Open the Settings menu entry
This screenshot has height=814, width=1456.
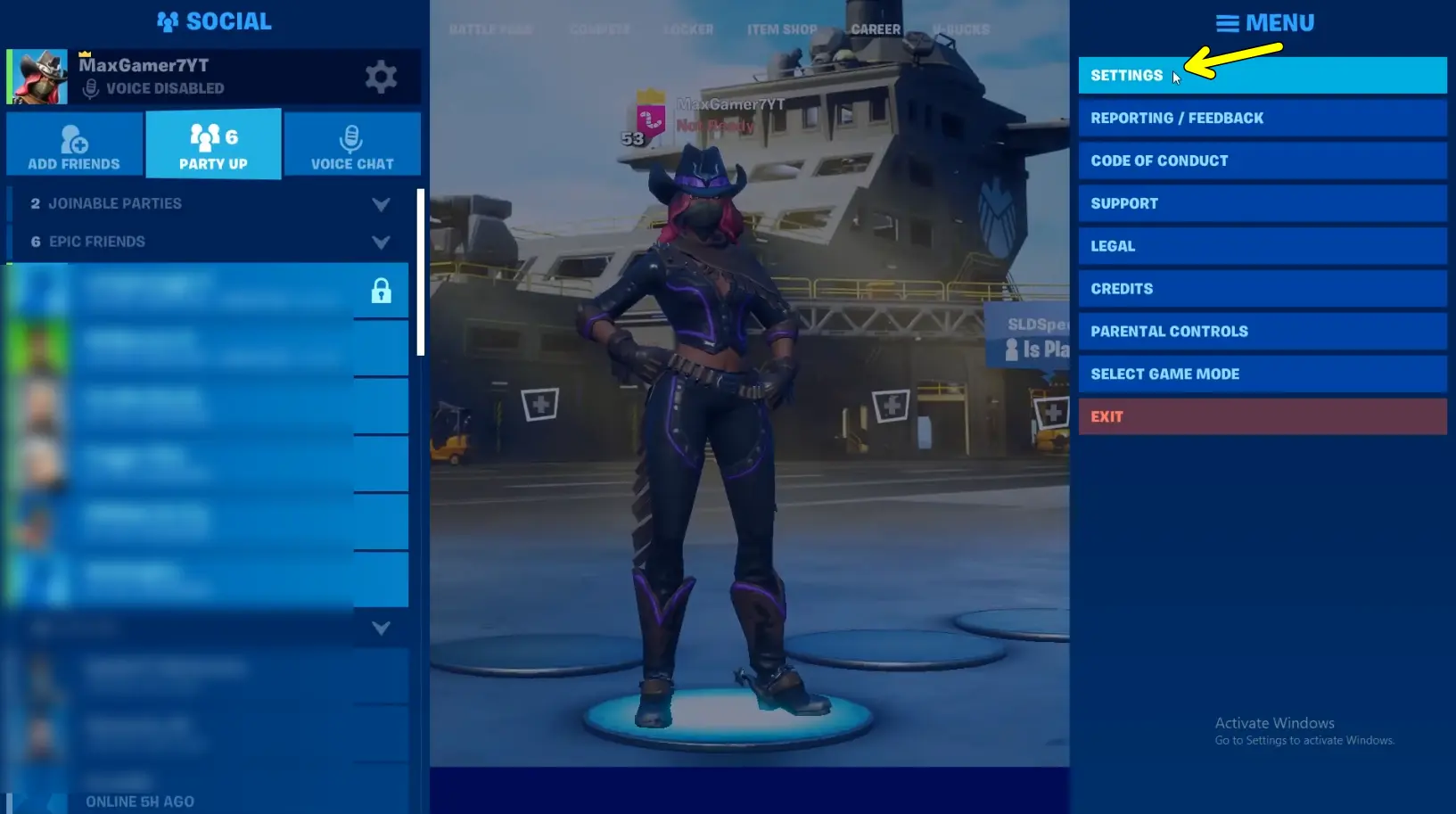tap(1263, 75)
